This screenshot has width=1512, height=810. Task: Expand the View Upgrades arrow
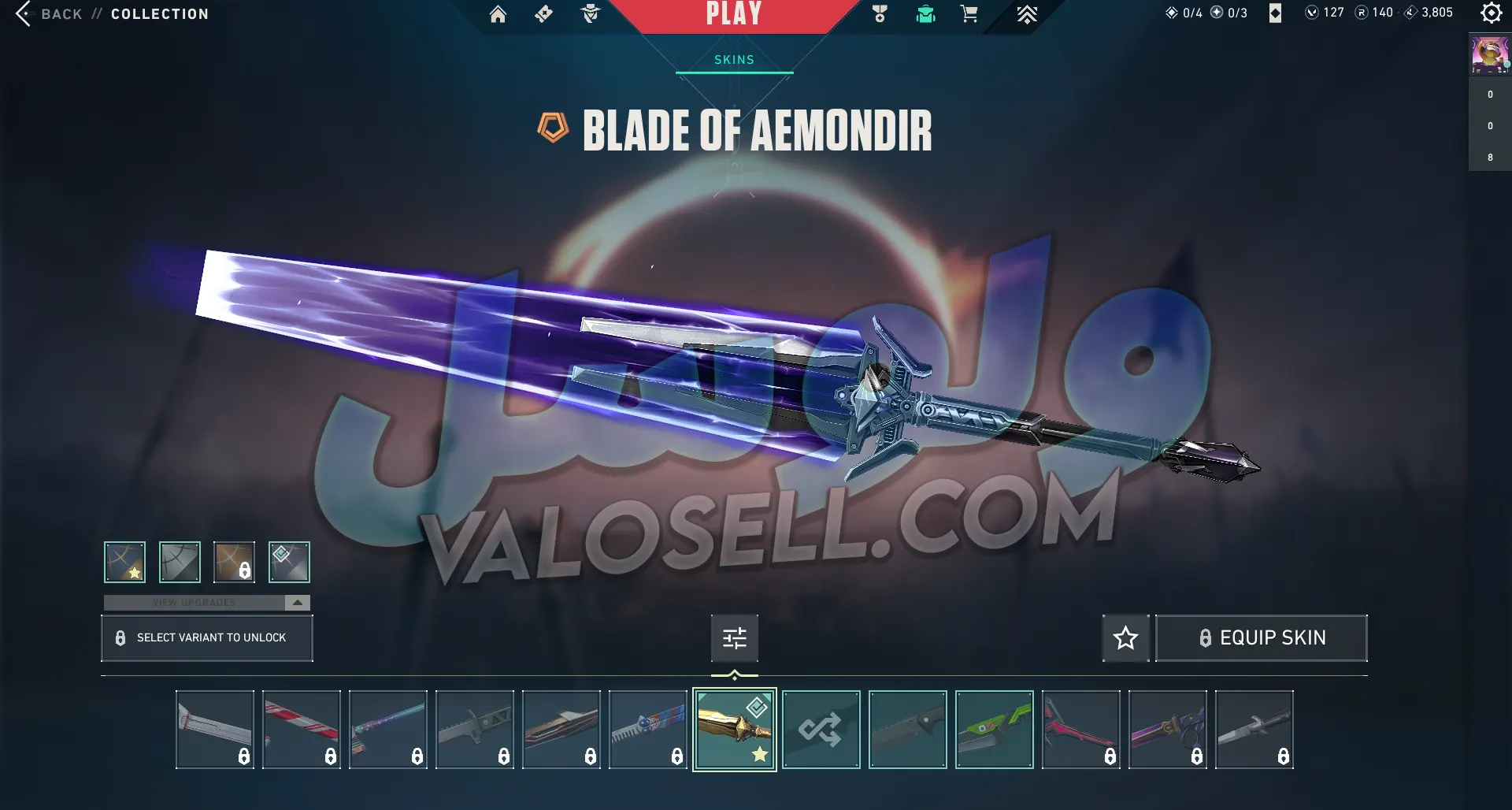(x=297, y=603)
